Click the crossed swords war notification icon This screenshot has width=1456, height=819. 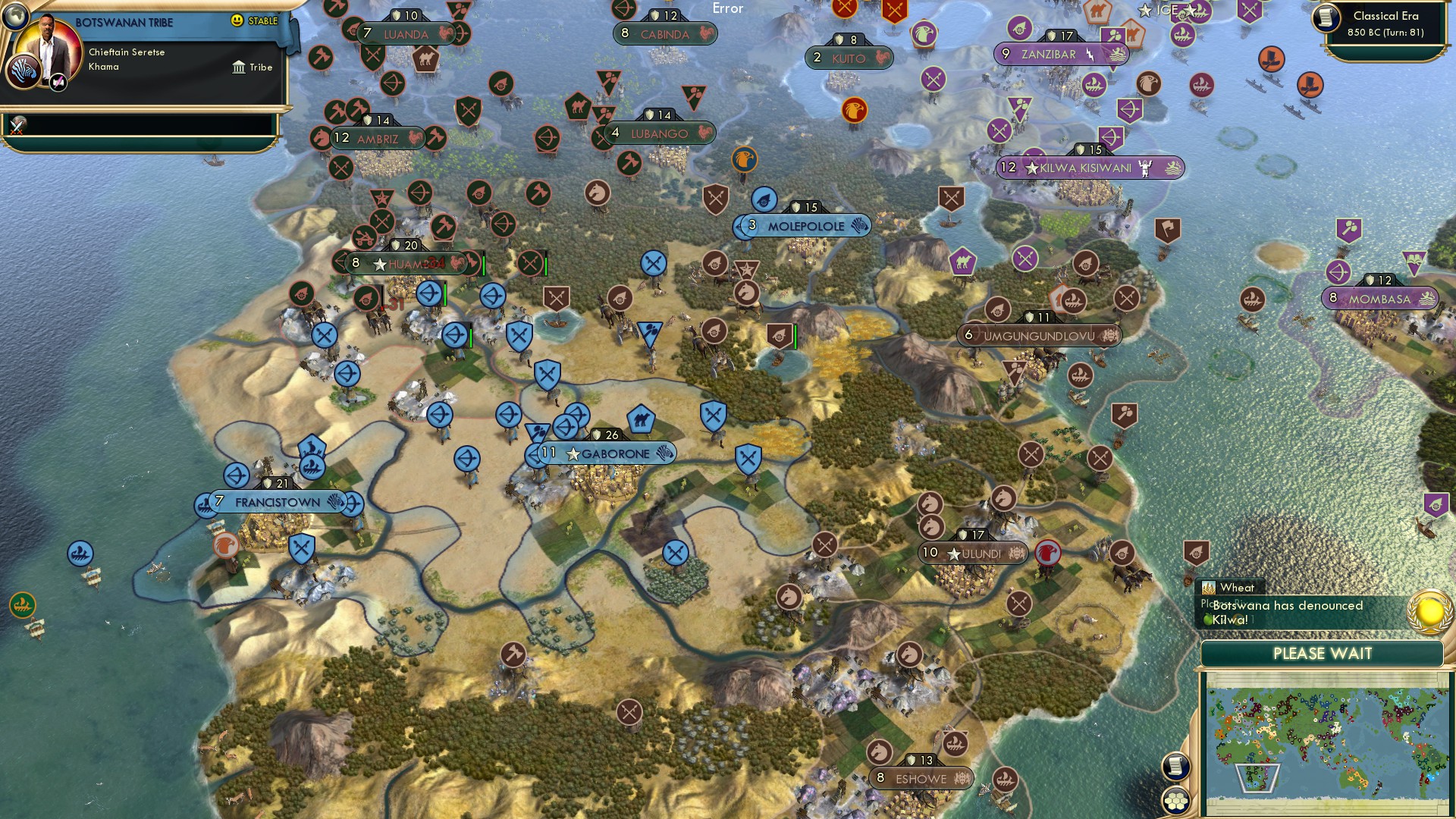coord(16,127)
